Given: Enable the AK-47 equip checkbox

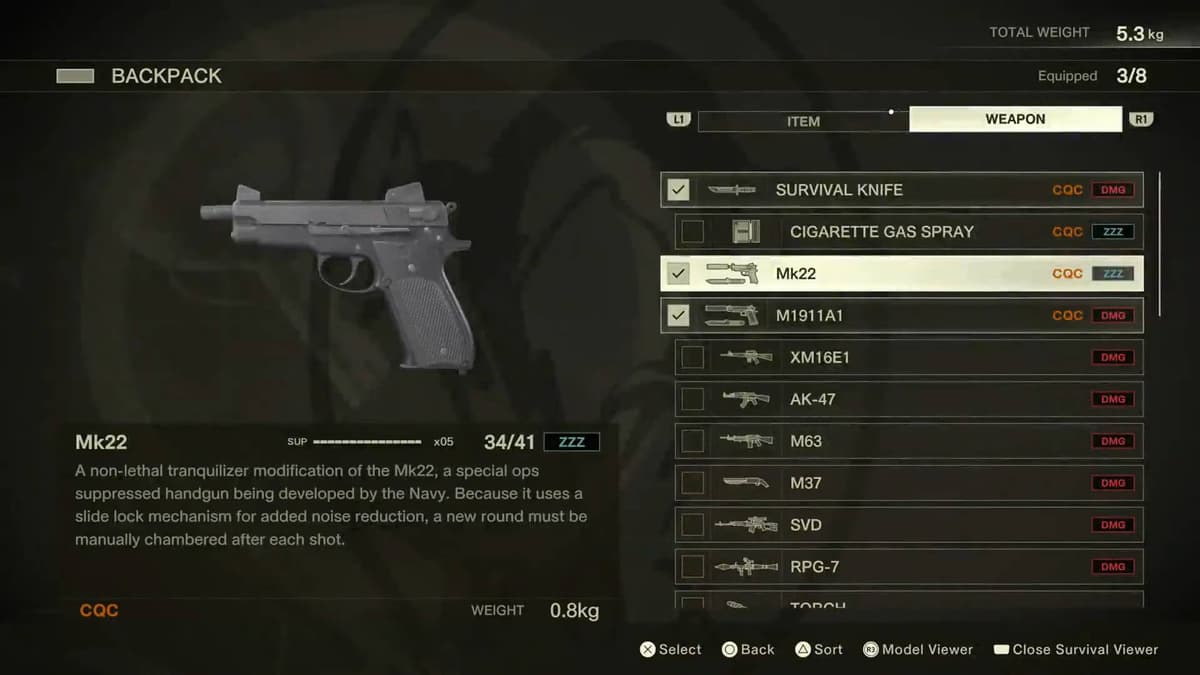Looking at the screenshot, I should click(692, 400).
